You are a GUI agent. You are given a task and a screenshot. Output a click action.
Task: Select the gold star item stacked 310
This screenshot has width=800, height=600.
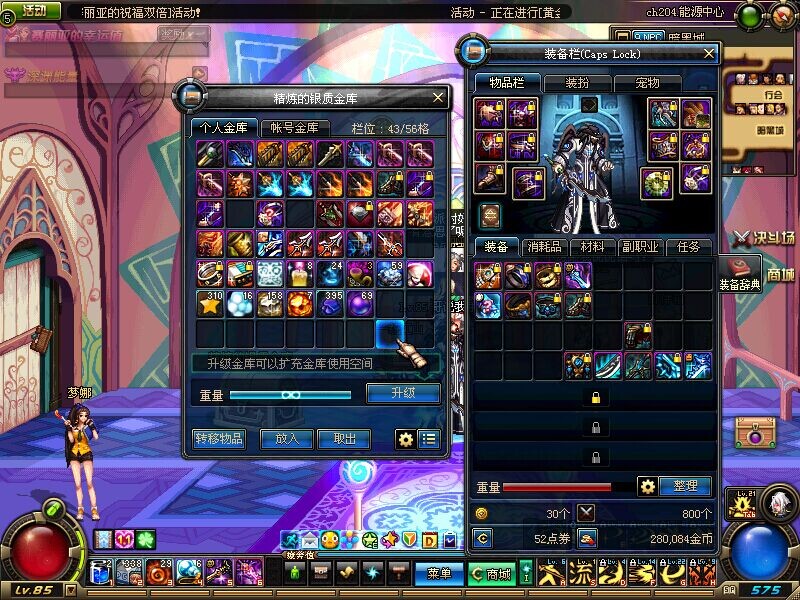point(210,304)
